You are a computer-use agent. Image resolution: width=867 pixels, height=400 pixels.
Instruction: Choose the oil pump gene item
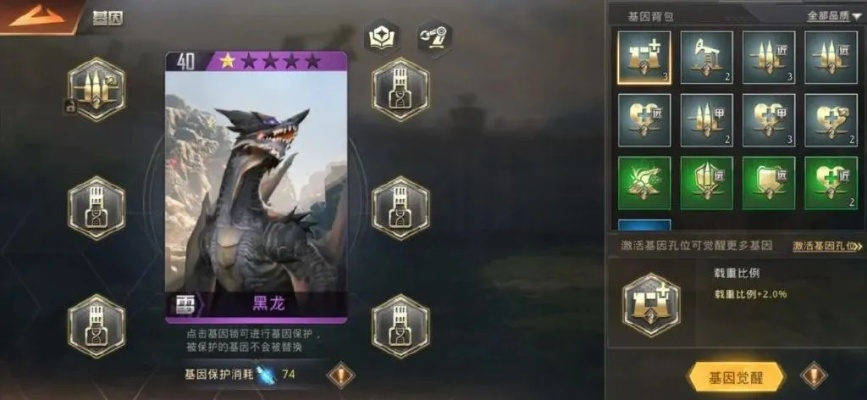pyautogui.click(x=706, y=58)
